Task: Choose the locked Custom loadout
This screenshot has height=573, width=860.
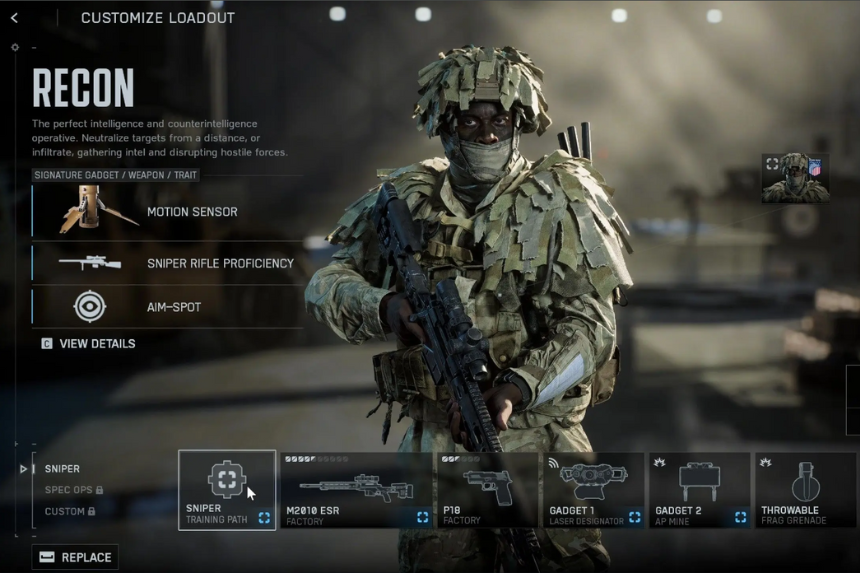Action: (x=68, y=511)
